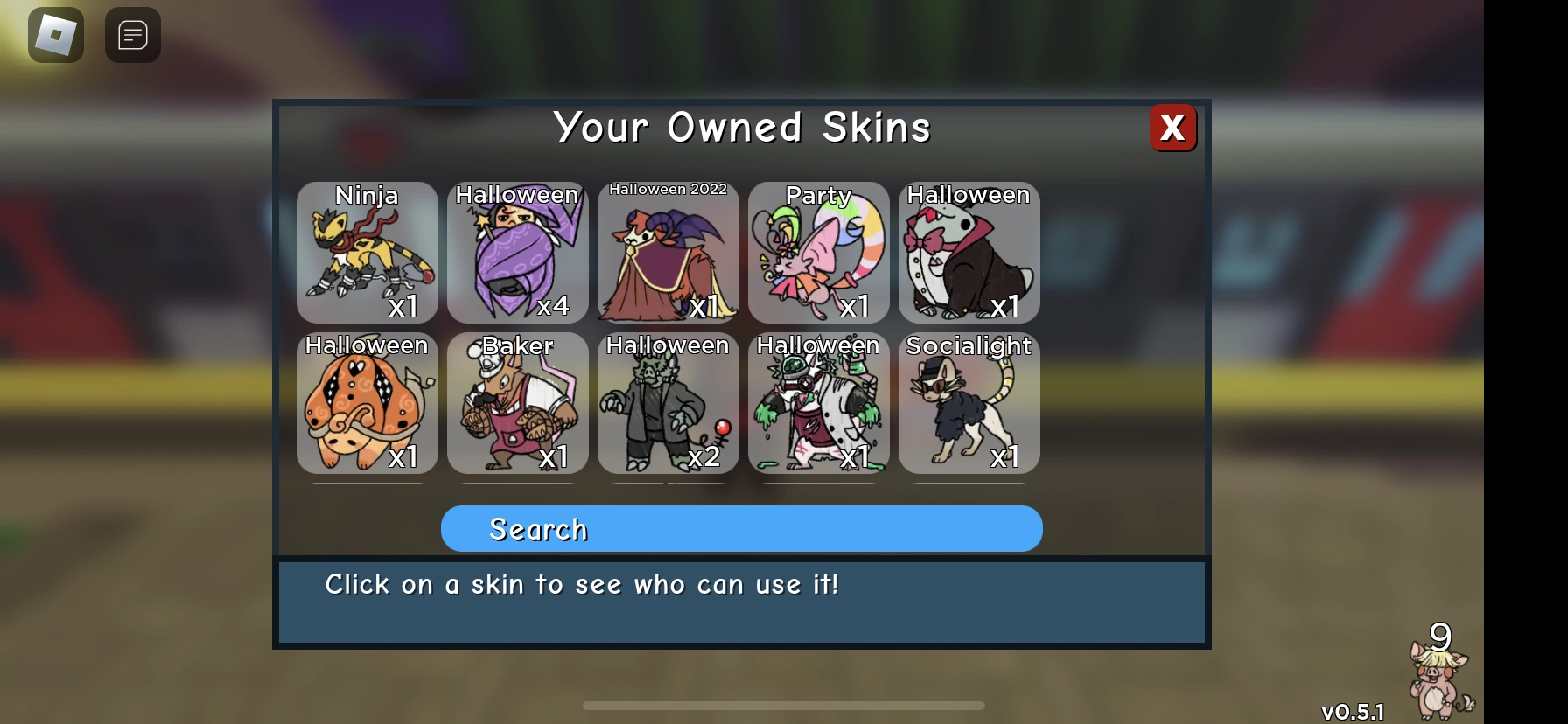1568x724 pixels.
Task: Select the Halloween 2022 caped skin
Action: click(x=668, y=254)
